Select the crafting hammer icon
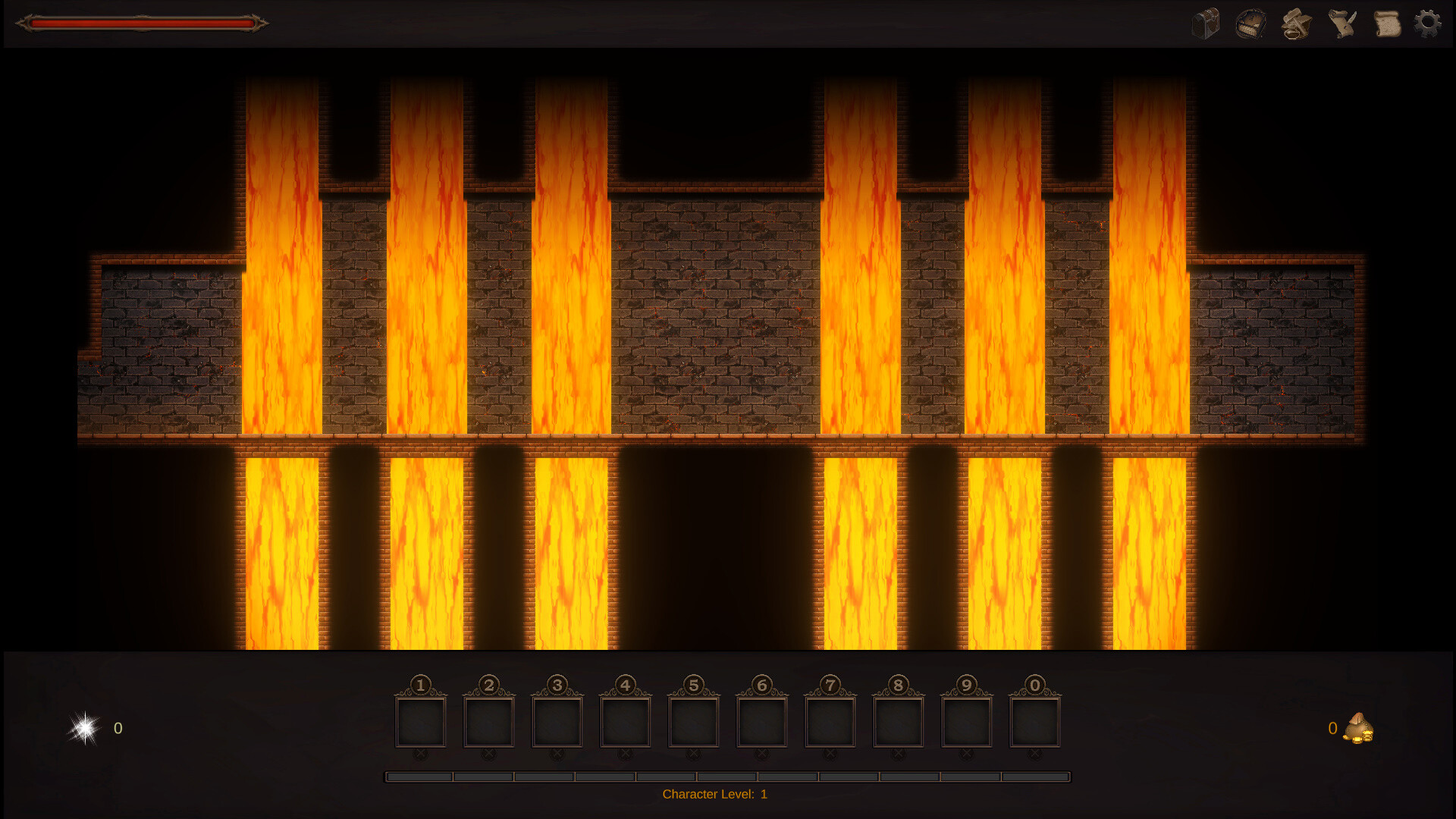The height and width of the screenshot is (819, 1456). (x=1296, y=24)
